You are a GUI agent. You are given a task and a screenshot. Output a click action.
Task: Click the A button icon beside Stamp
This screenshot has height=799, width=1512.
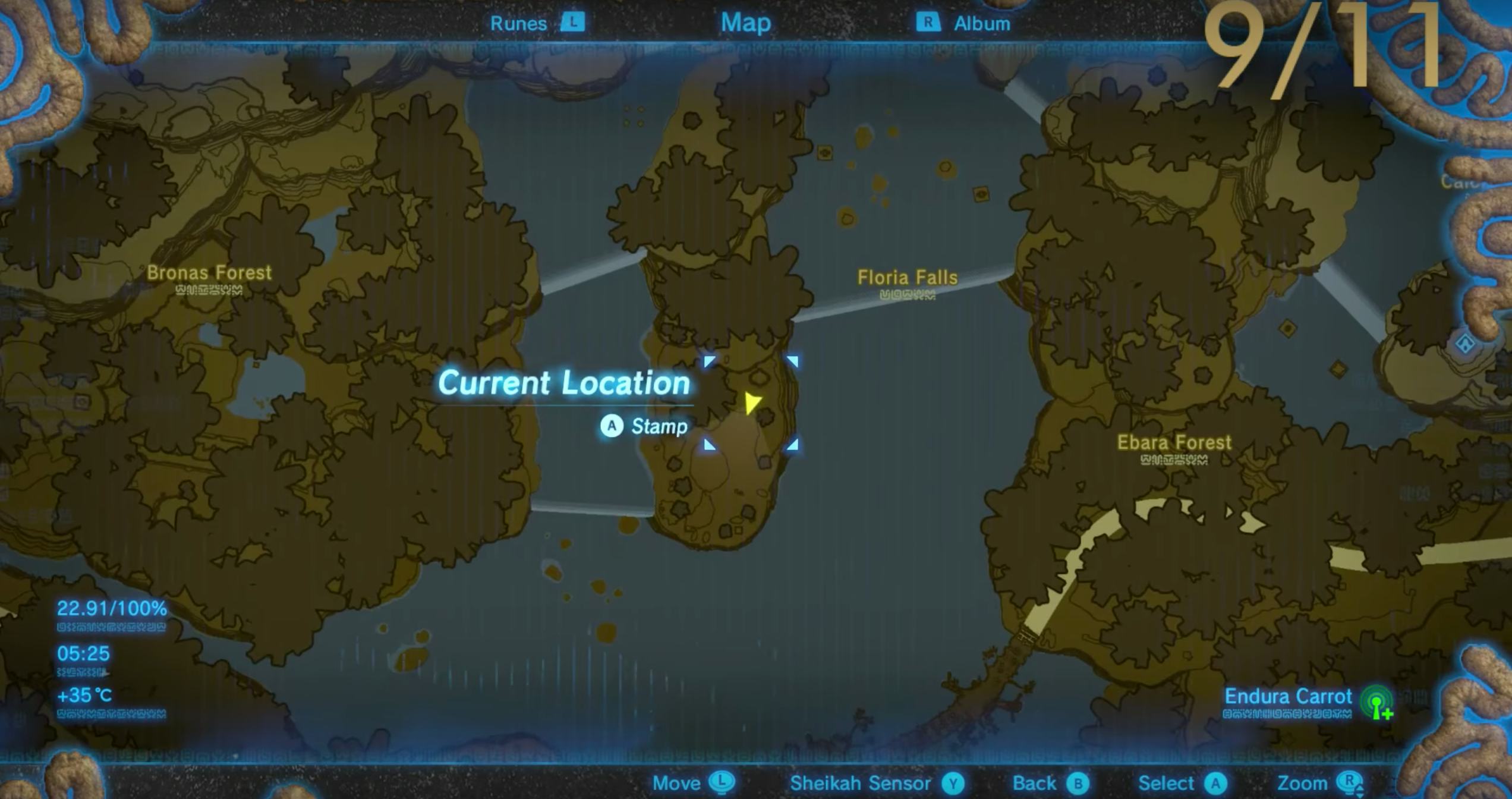click(611, 426)
